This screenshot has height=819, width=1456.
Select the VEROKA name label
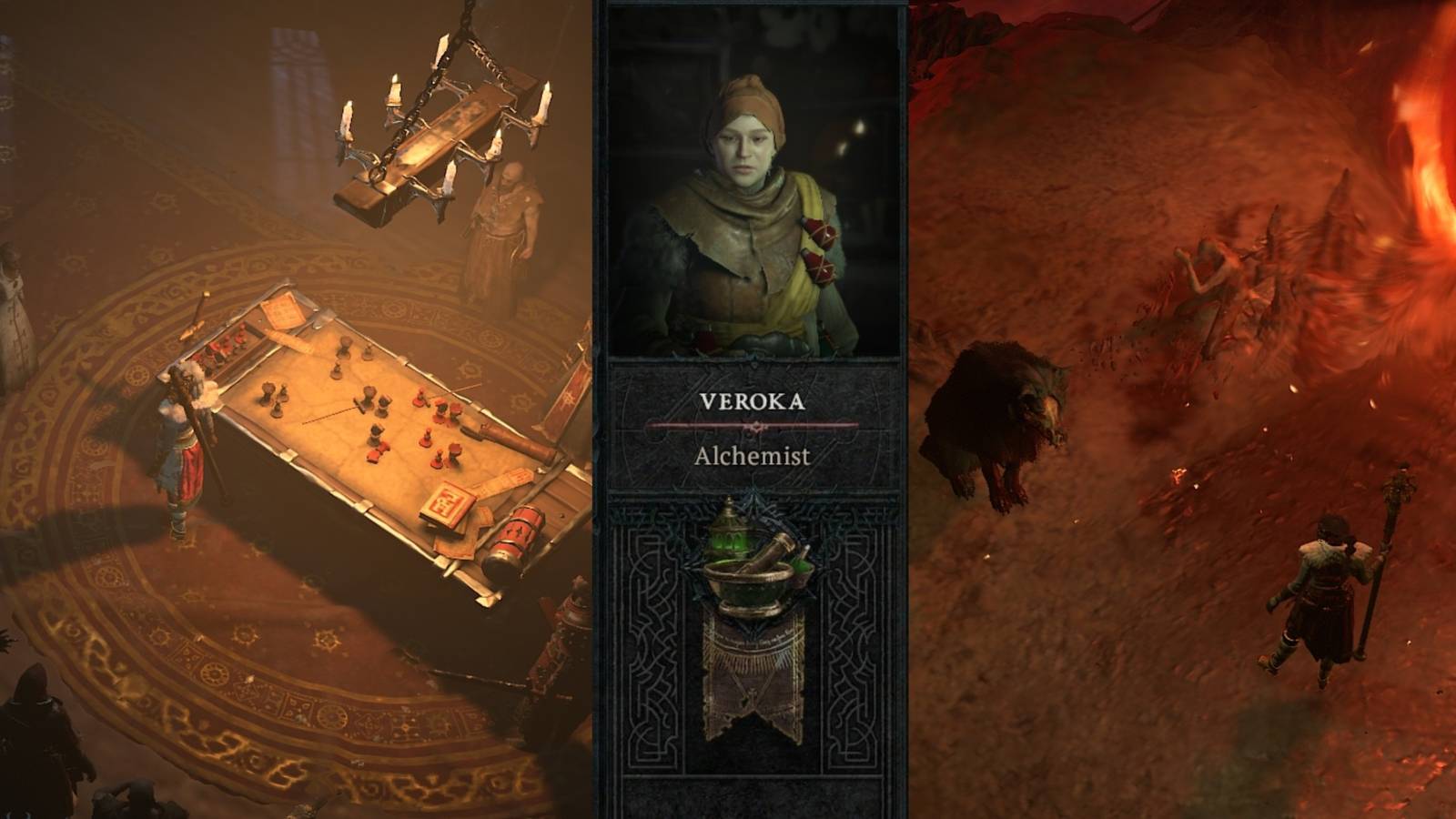(x=753, y=401)
